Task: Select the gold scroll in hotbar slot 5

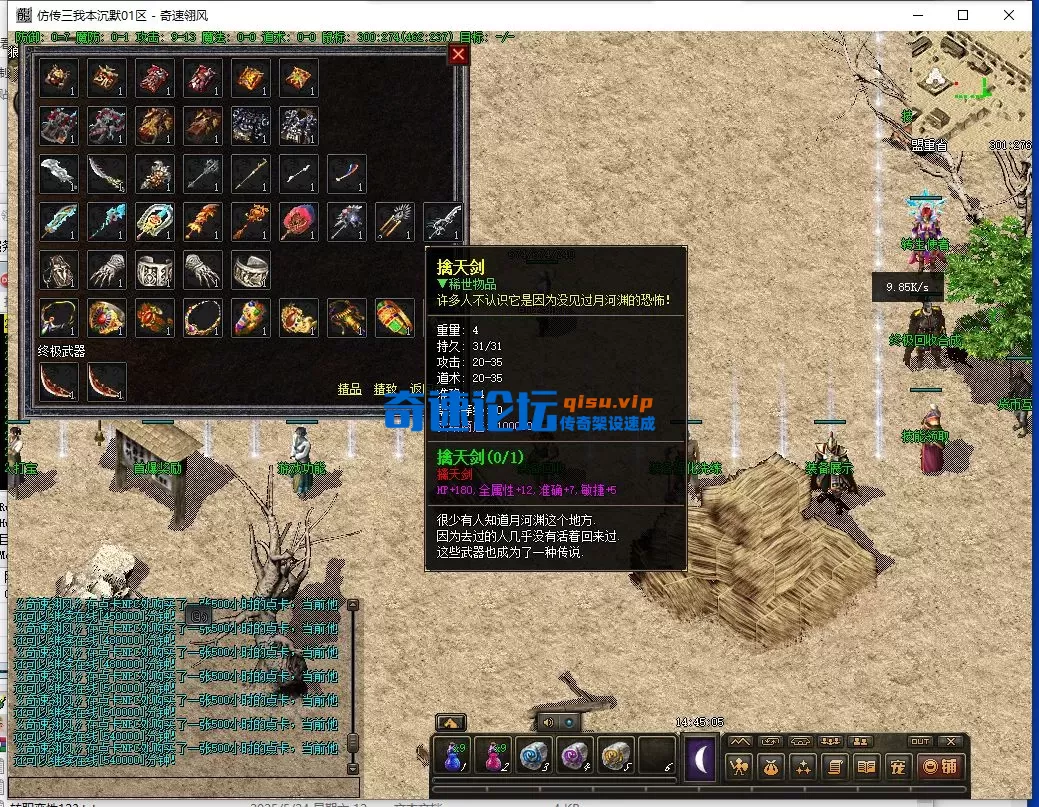Action: click(615, 757)
